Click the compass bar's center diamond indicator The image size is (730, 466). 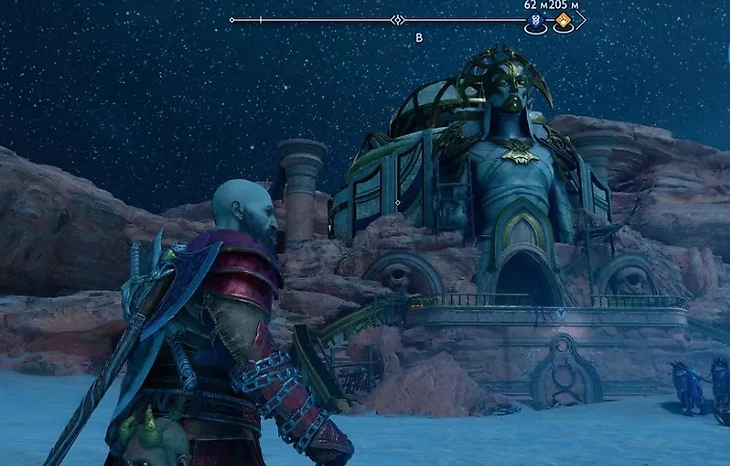click(x=397, y=20)
